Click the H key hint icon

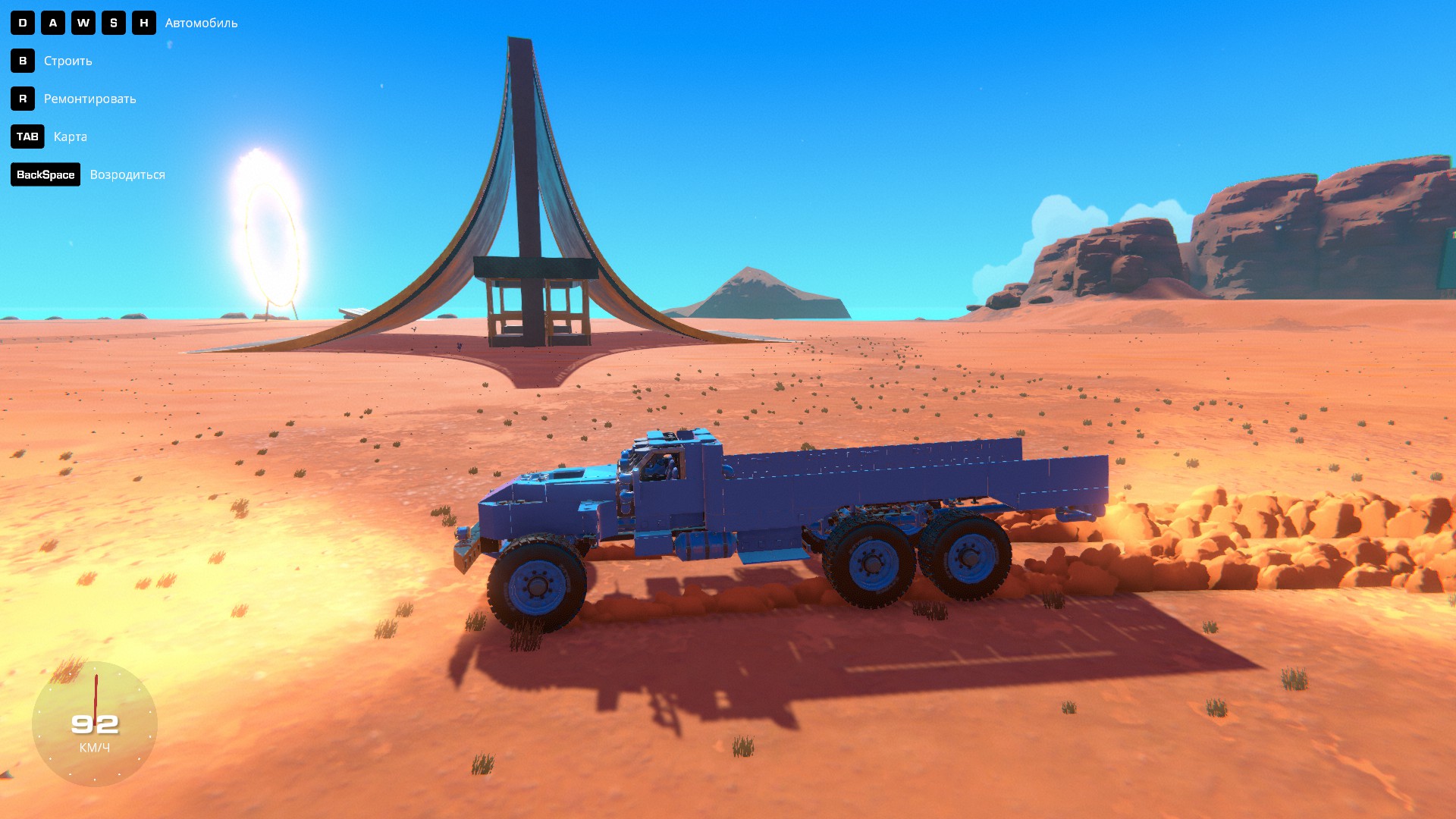point(143,23)
